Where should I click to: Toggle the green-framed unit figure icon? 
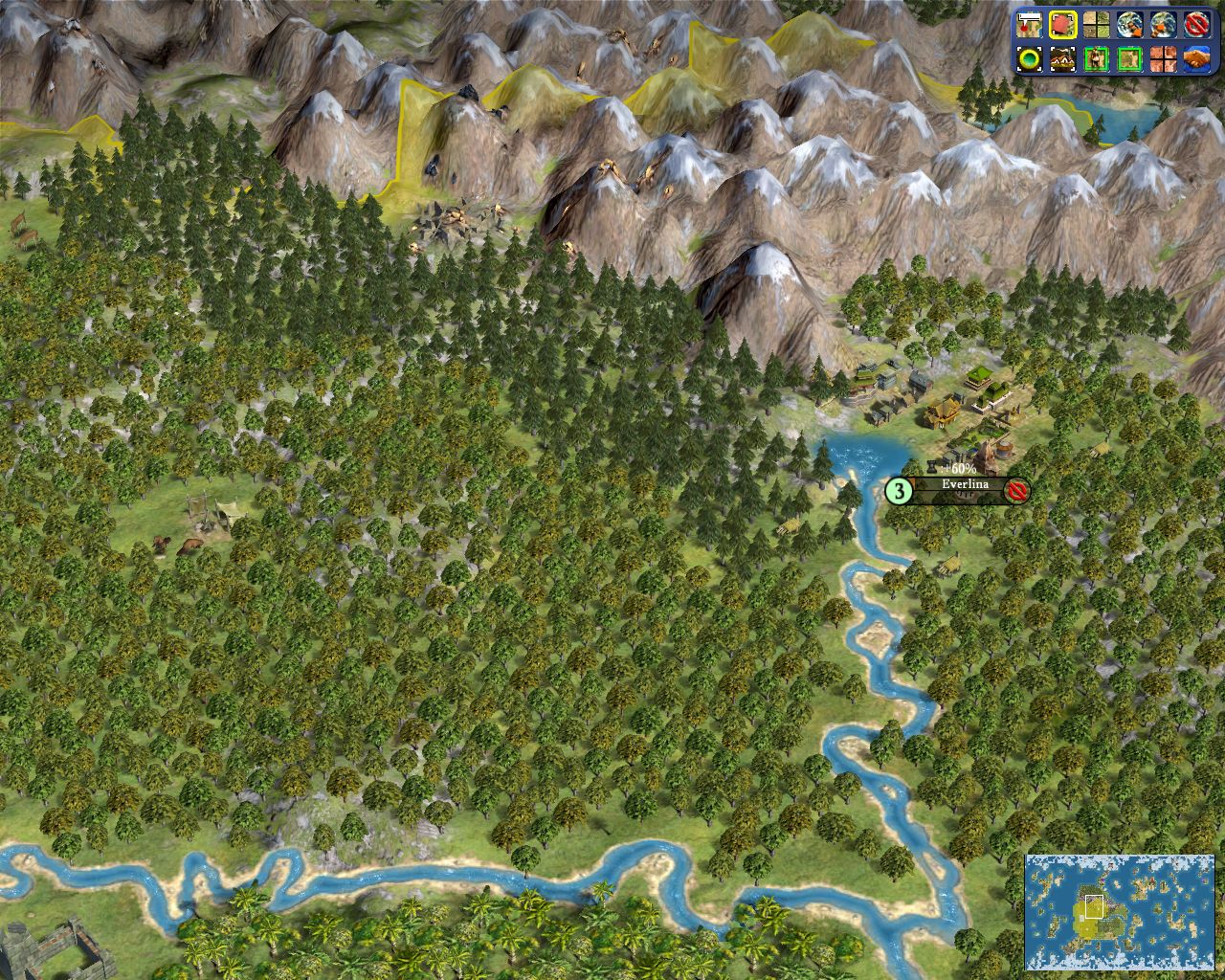coord(1096,59)
